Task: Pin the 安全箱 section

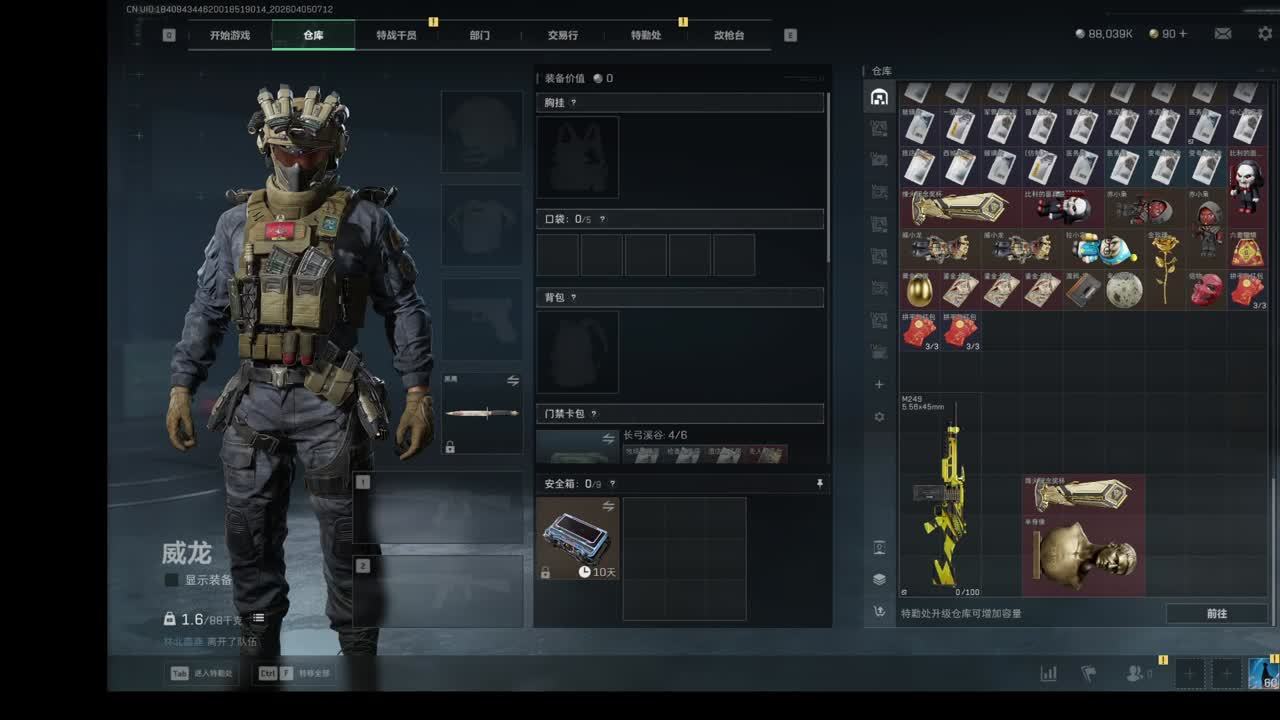Action: [x=819, y=484]
